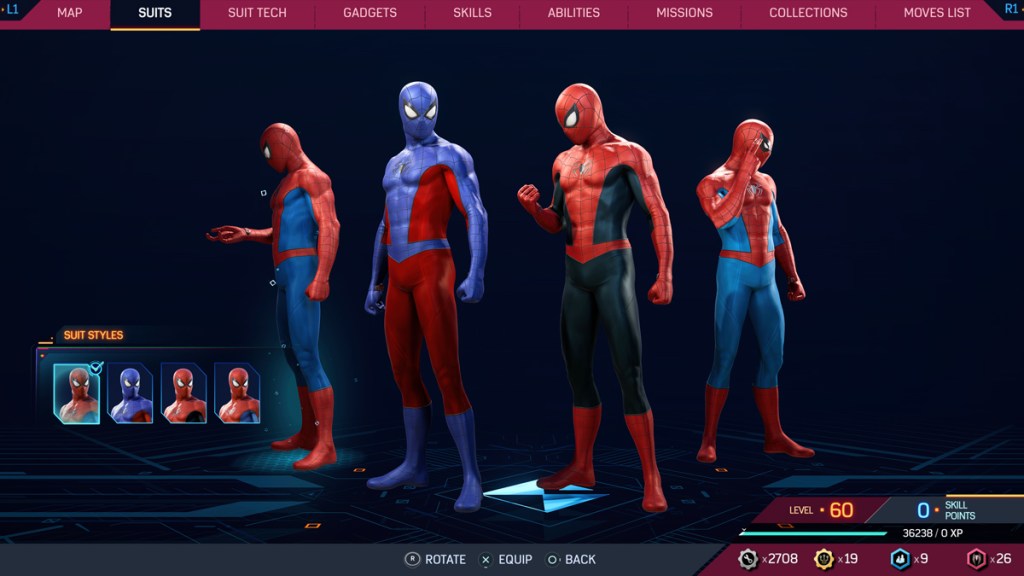
Task: Go to the Gadgets tab
Action: tap(370, 13)
